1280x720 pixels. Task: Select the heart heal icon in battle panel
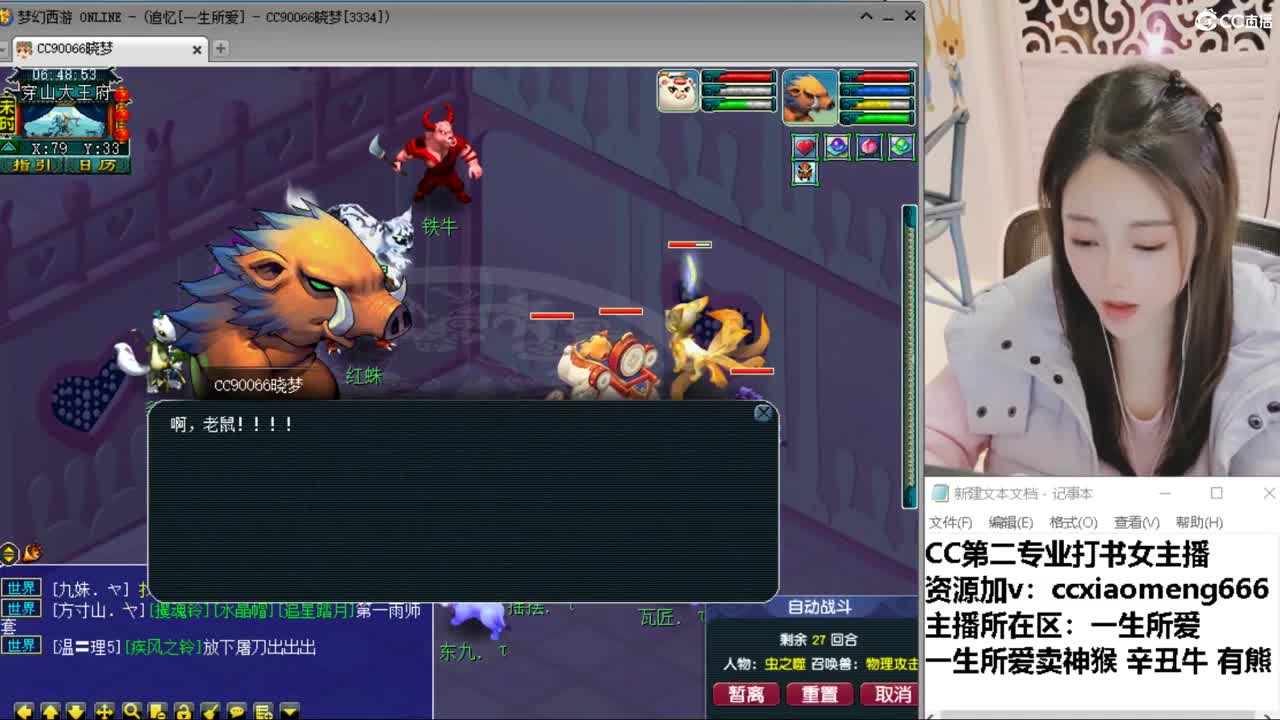point(805,147)
